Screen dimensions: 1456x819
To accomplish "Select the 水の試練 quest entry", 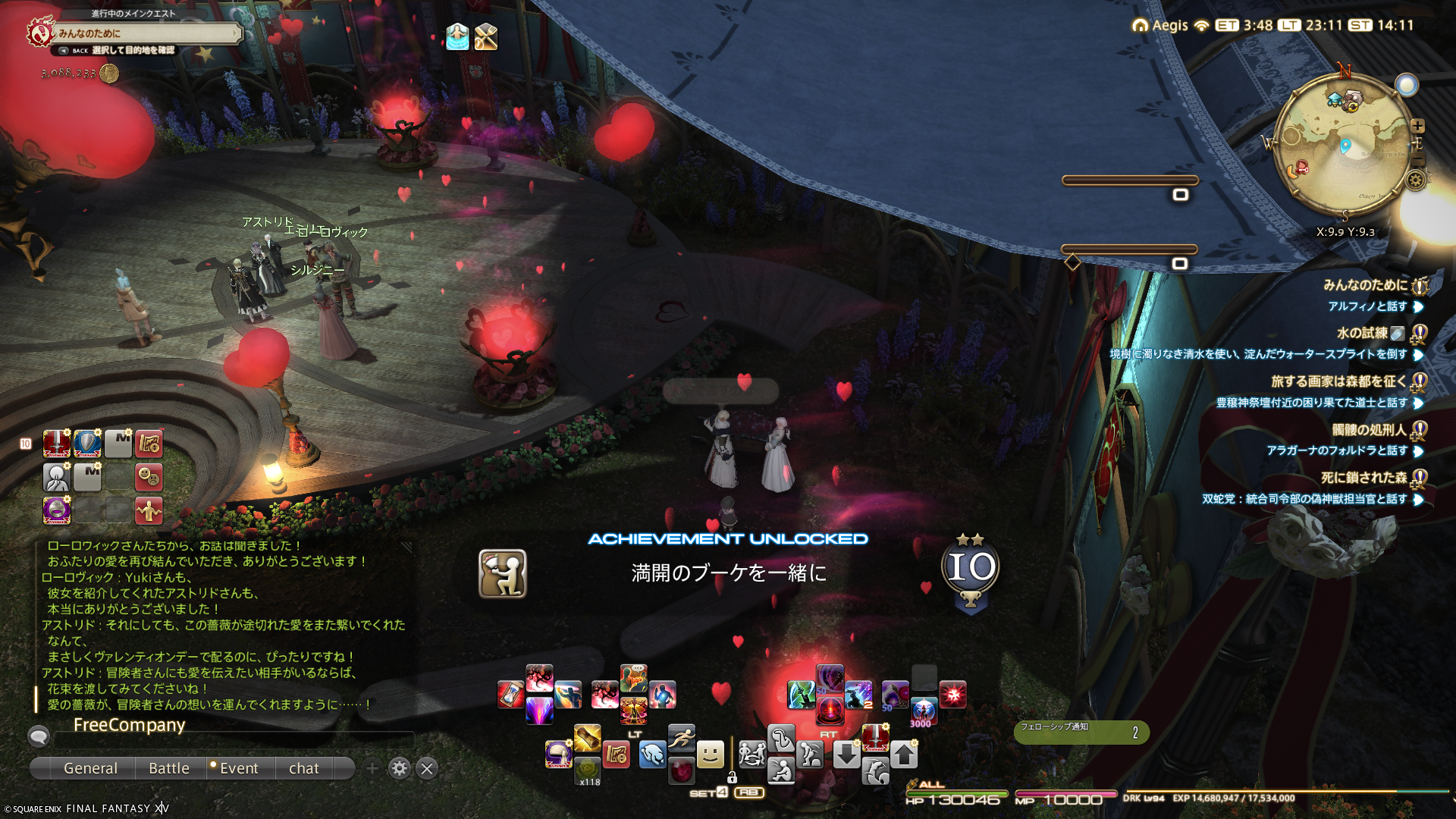I will pyautogui.click(x=1362, y=333).
